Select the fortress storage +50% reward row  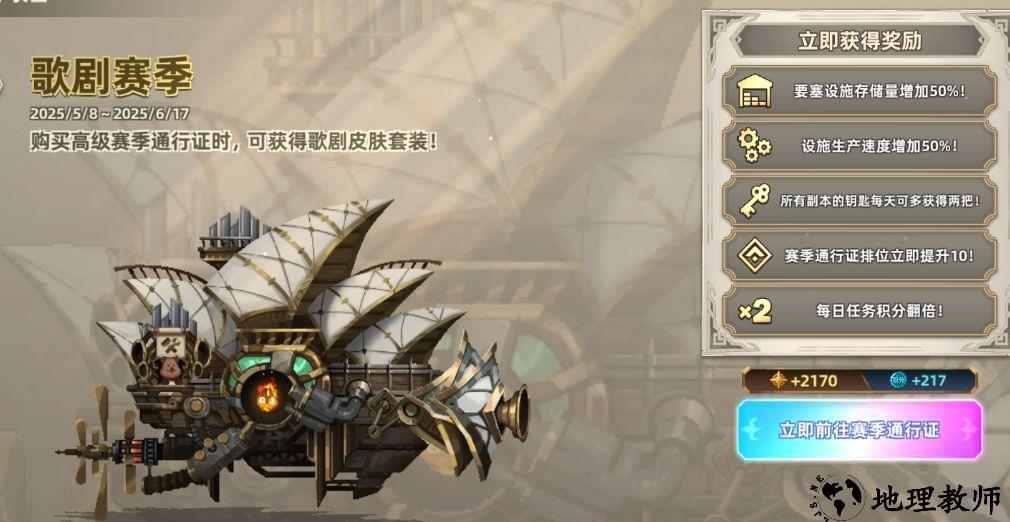[860, 91]
